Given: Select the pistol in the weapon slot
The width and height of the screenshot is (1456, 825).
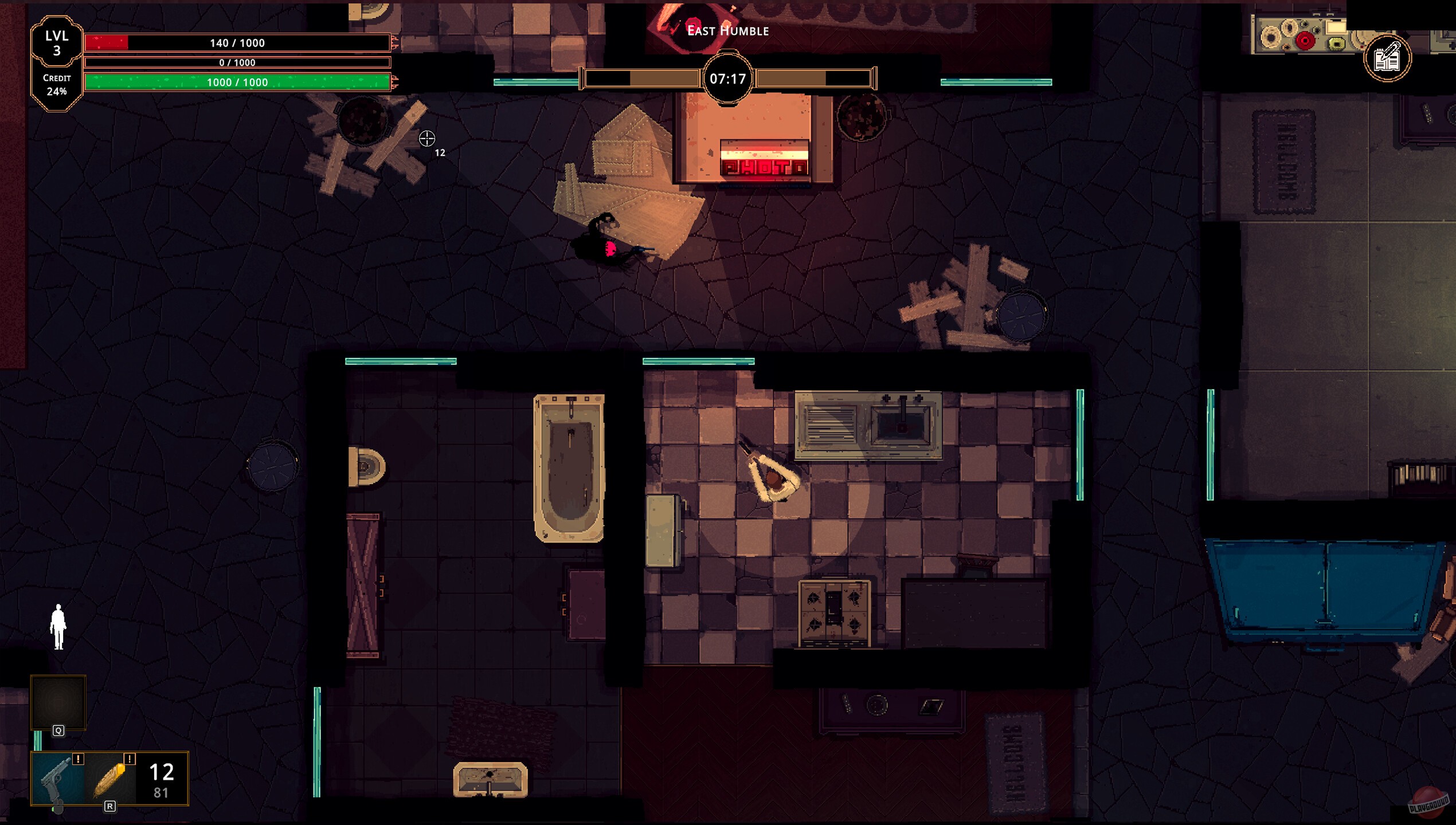Looking at the screenshot, I should 54,777.
